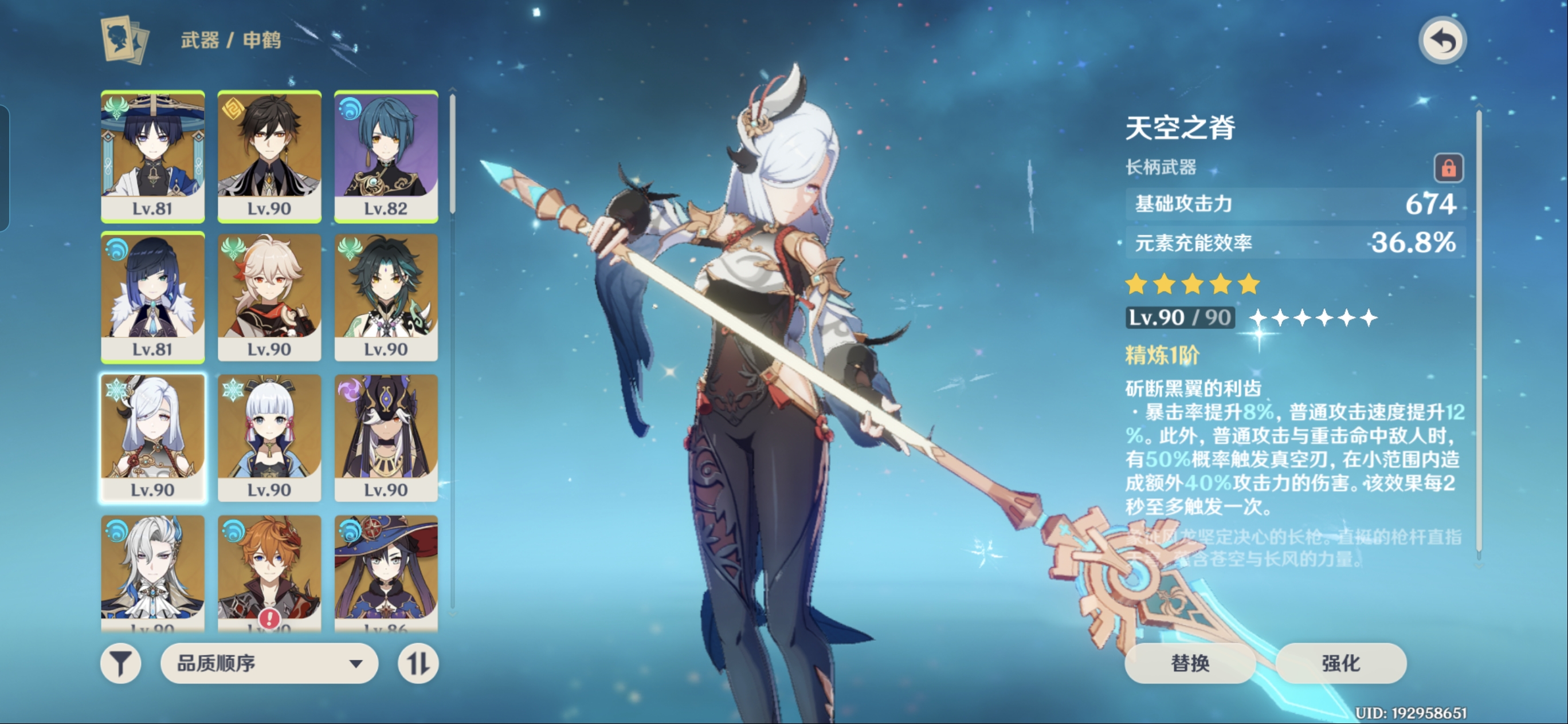Open the 强化 enhance screen

coord(1340,663)
